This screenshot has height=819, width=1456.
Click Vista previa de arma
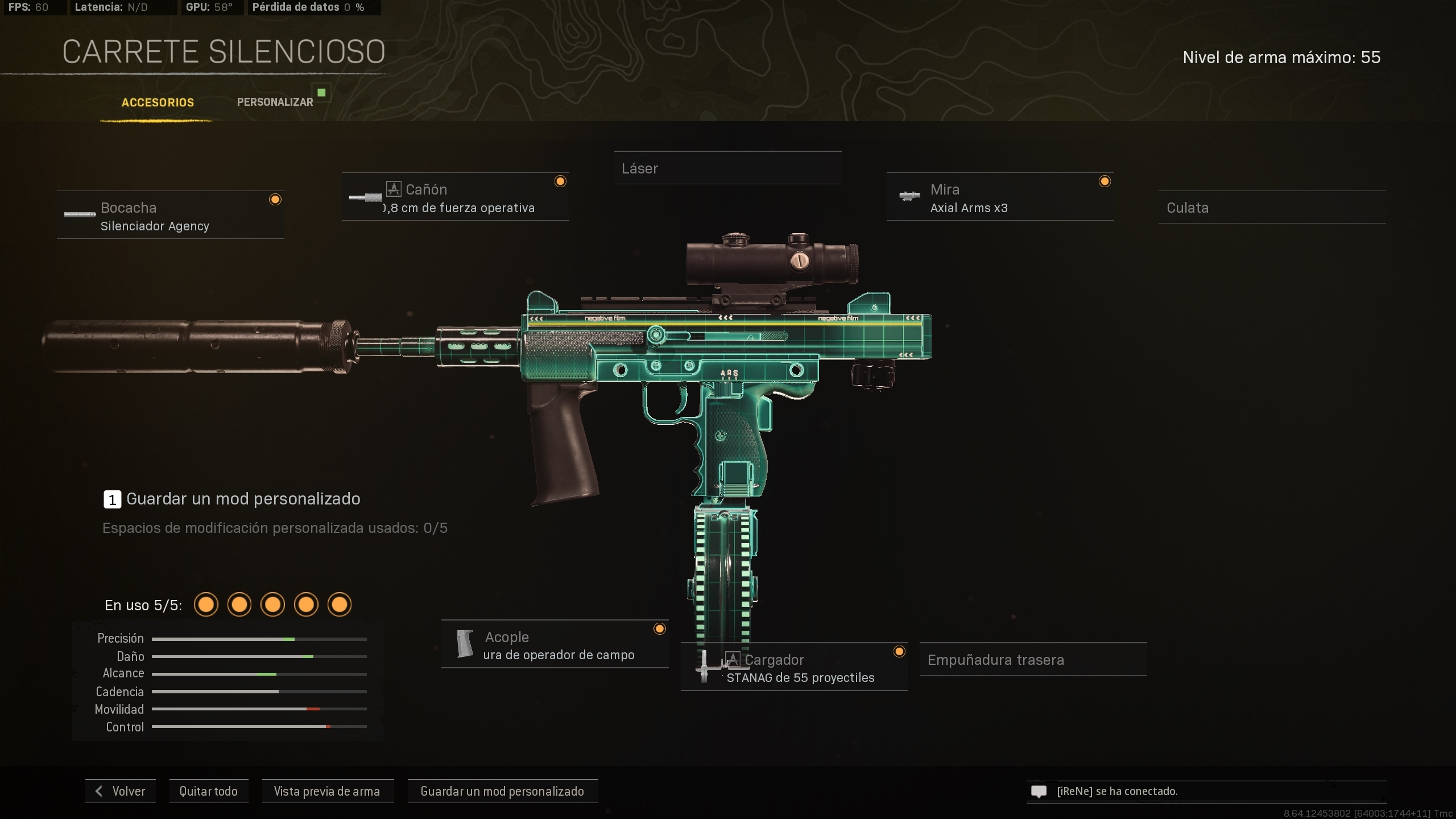[328, 791]
